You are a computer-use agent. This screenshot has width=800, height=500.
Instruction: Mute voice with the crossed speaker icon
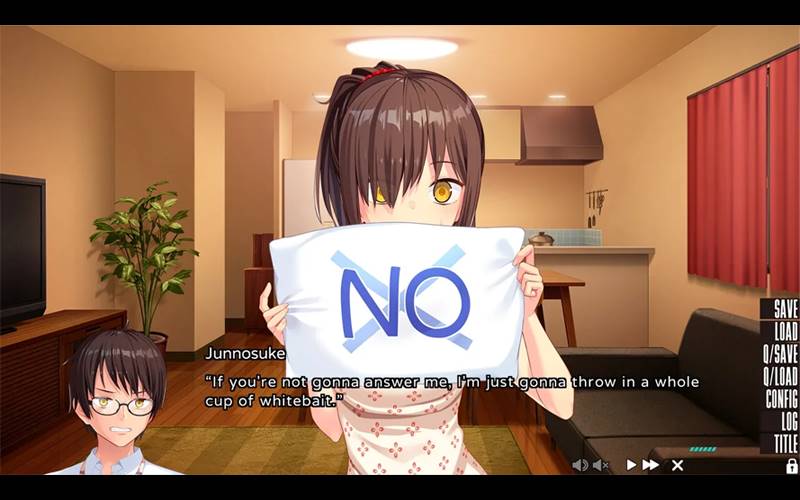[601, 465]
